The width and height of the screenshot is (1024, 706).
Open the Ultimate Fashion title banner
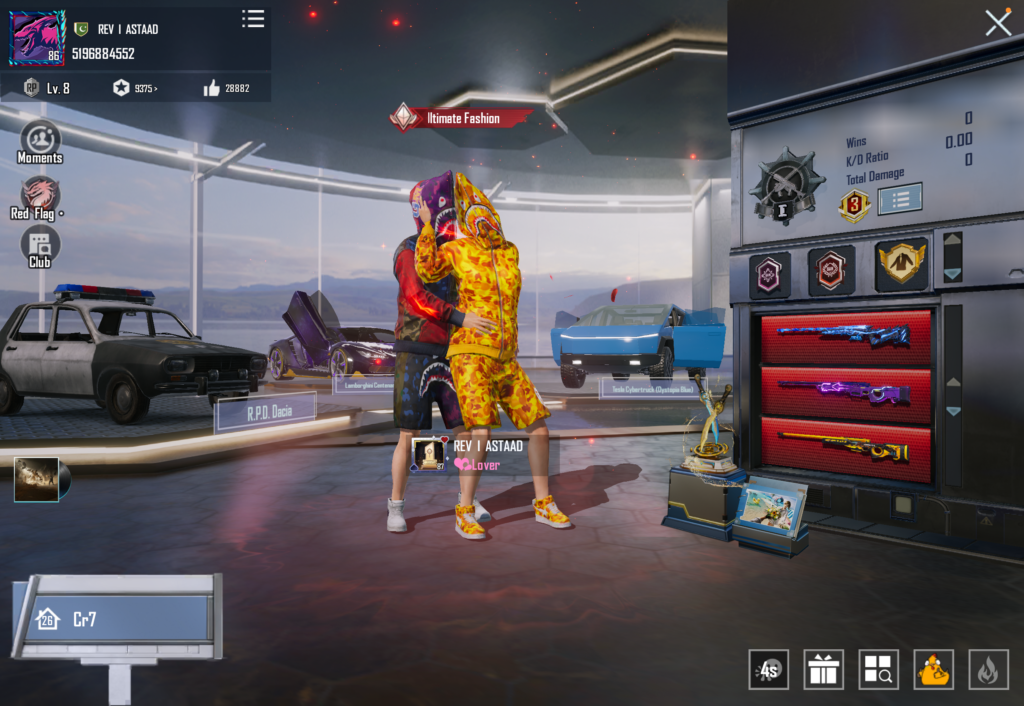(x=462, y=118)
